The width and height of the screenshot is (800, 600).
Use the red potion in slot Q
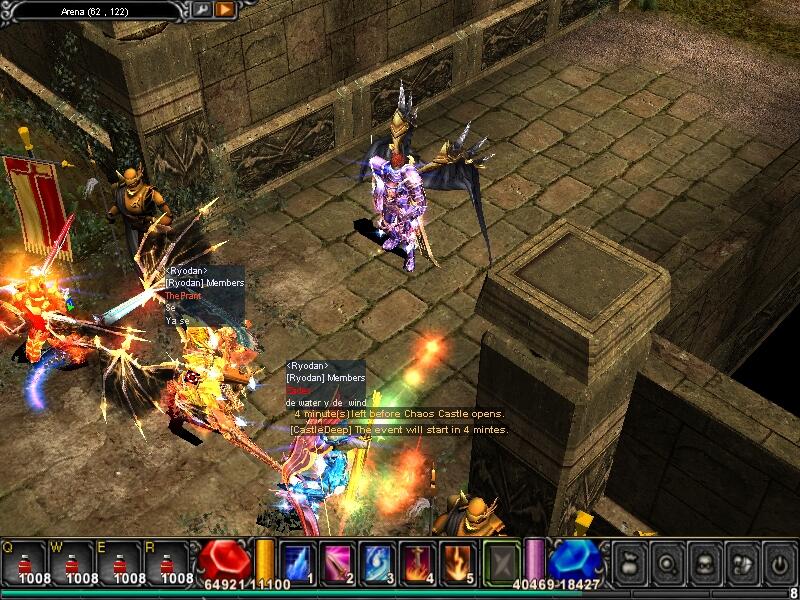(25, 561)
